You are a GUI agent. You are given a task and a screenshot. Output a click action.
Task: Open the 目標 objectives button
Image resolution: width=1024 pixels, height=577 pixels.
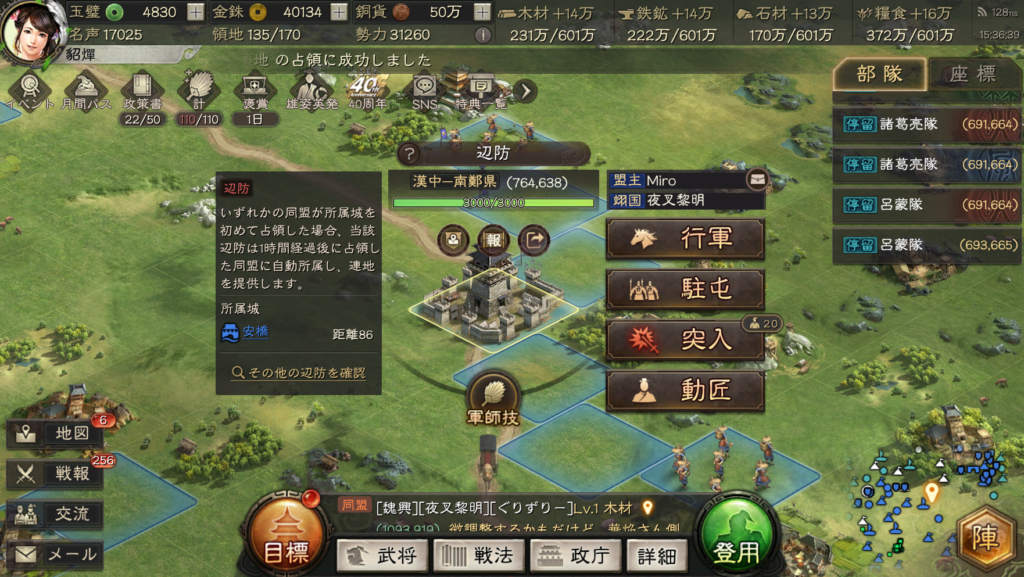(x=285, y=542)
